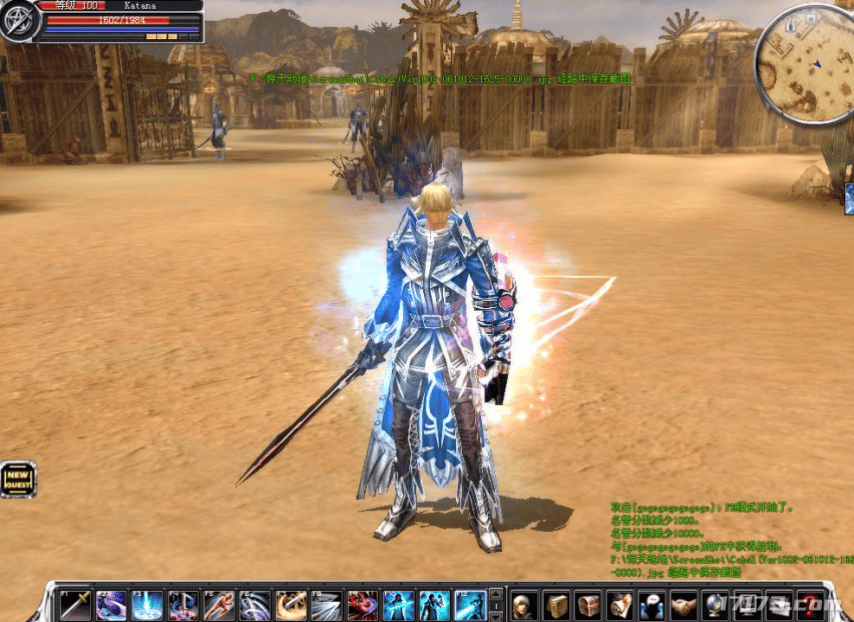Viewport: 854px width, 622px height.
Task: Open the world globe map
Action: [716, 605]
